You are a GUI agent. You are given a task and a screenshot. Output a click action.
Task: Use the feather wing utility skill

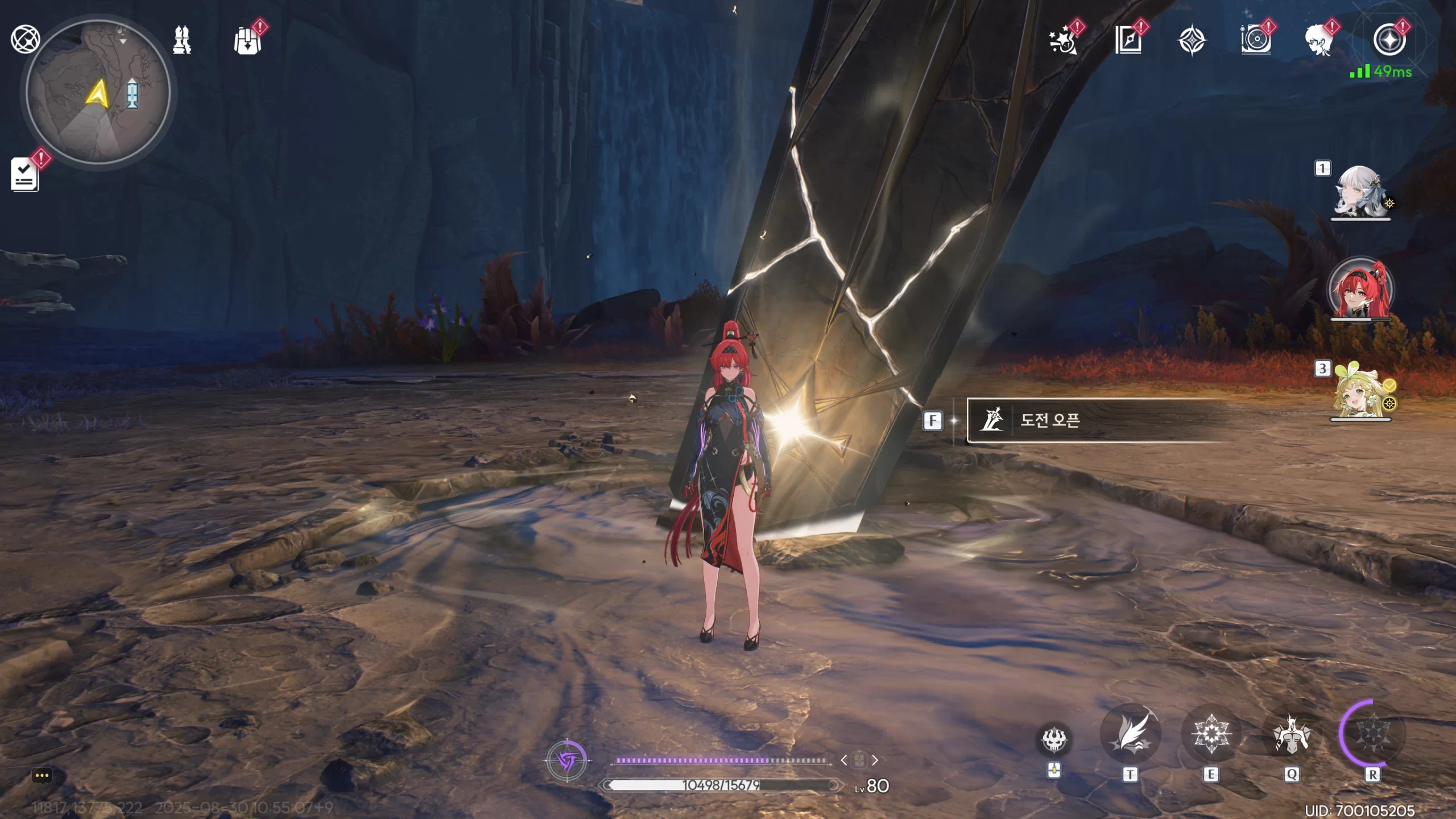click(x=1130, y=734)
